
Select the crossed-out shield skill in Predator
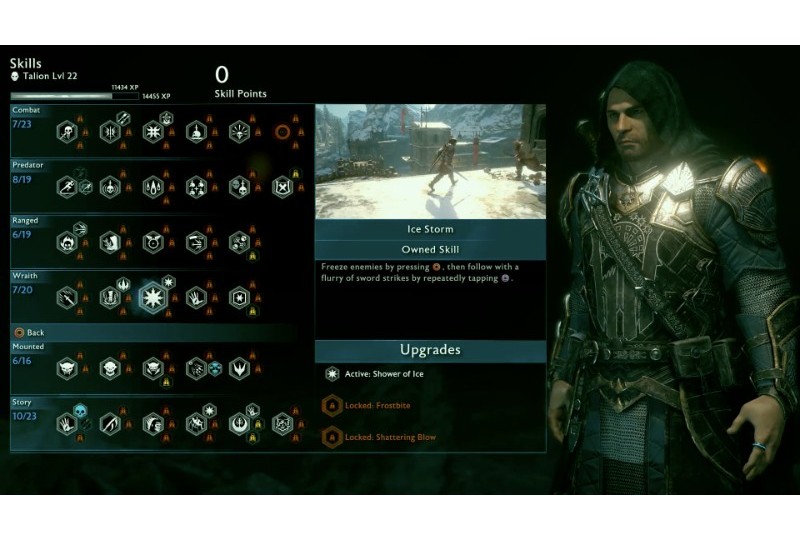[283, 187]
